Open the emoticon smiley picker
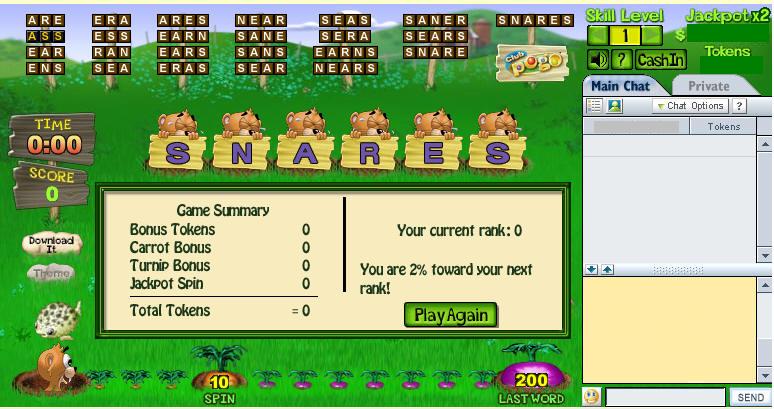This screenshot has width=774, height=409. pyautogui.click(x=592, y=398)
